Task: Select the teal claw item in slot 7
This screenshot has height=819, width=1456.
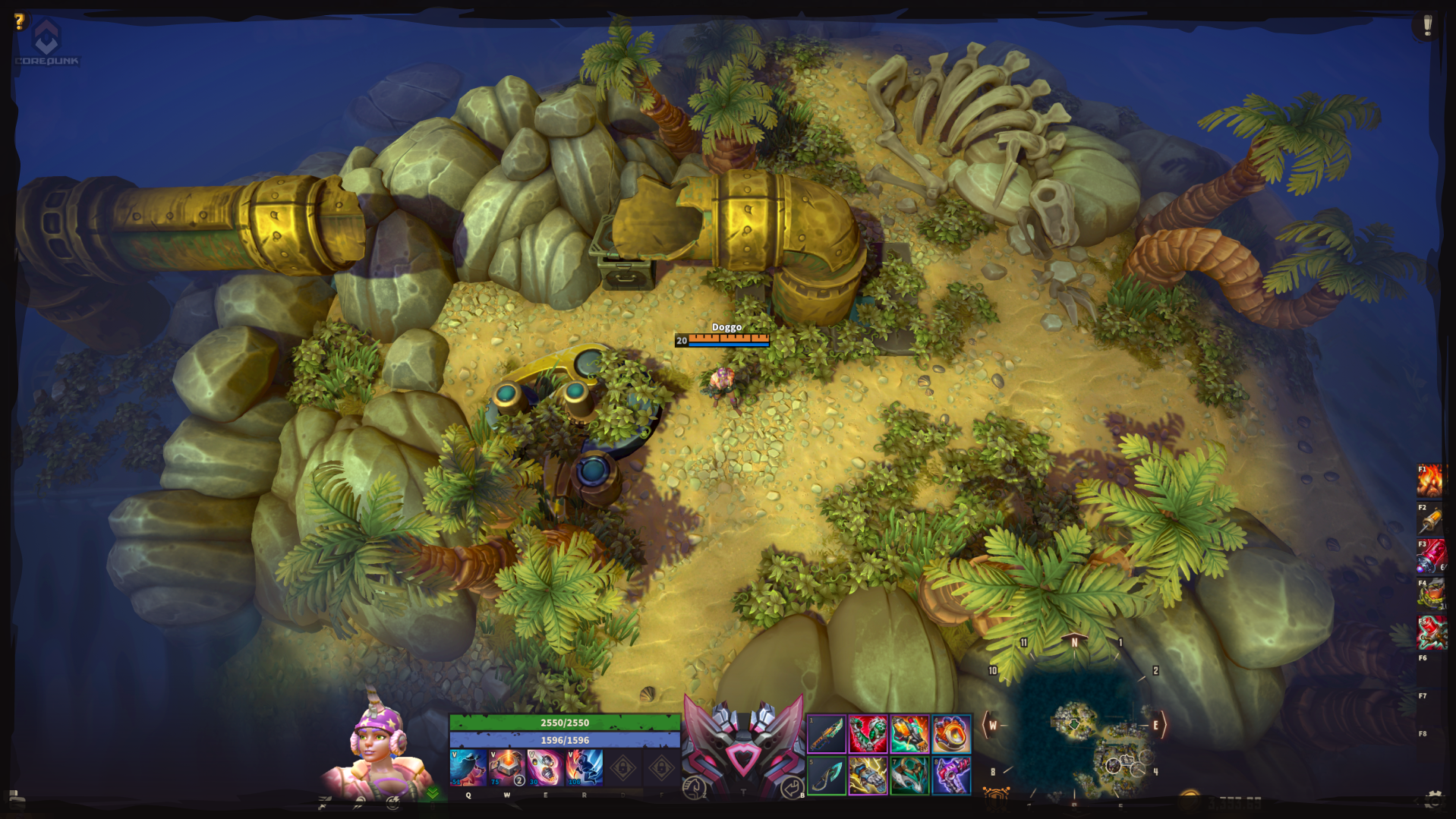Action: coord(909,776)
